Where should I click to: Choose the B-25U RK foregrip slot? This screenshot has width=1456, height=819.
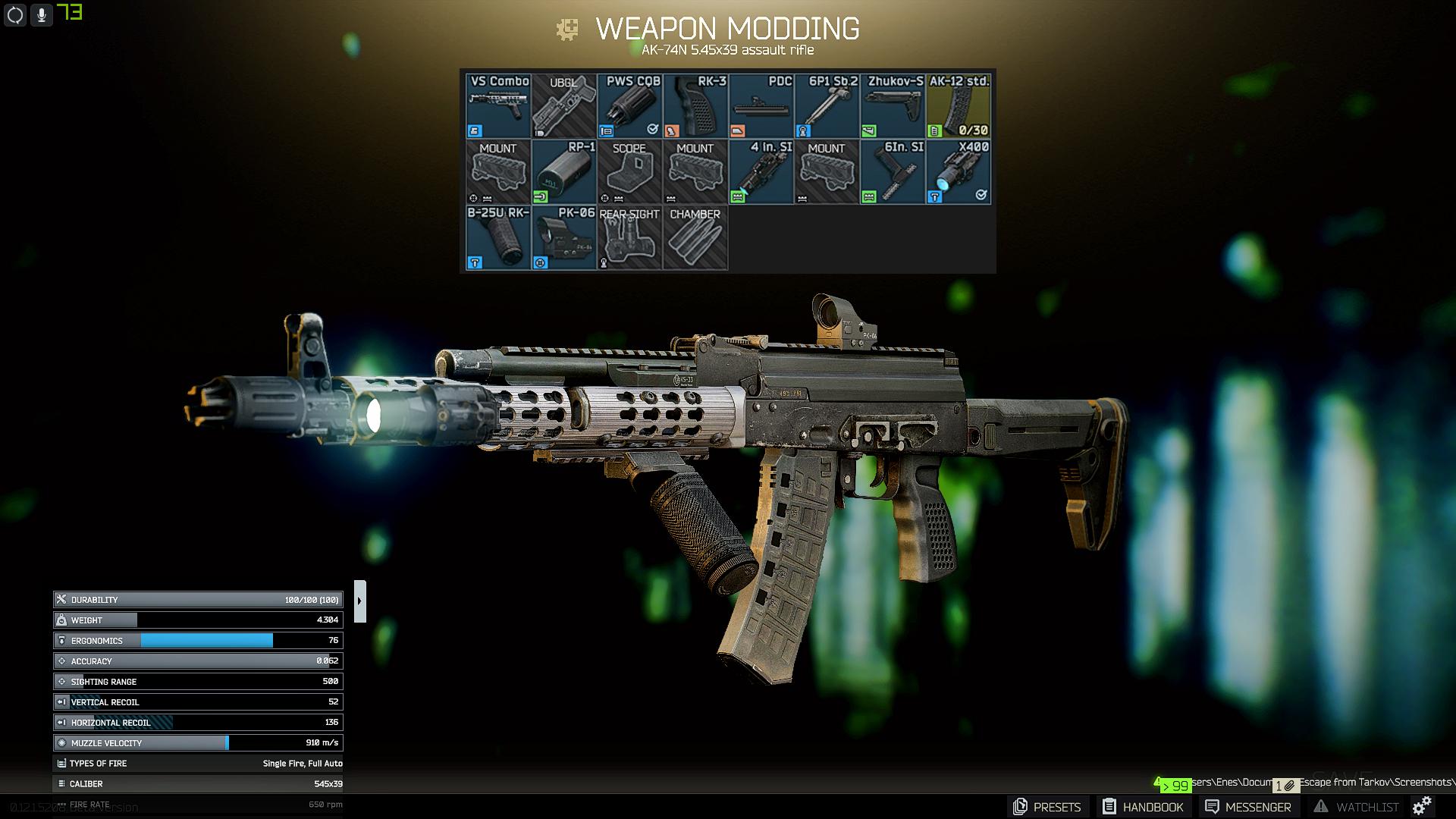click(x=498, y=237)
